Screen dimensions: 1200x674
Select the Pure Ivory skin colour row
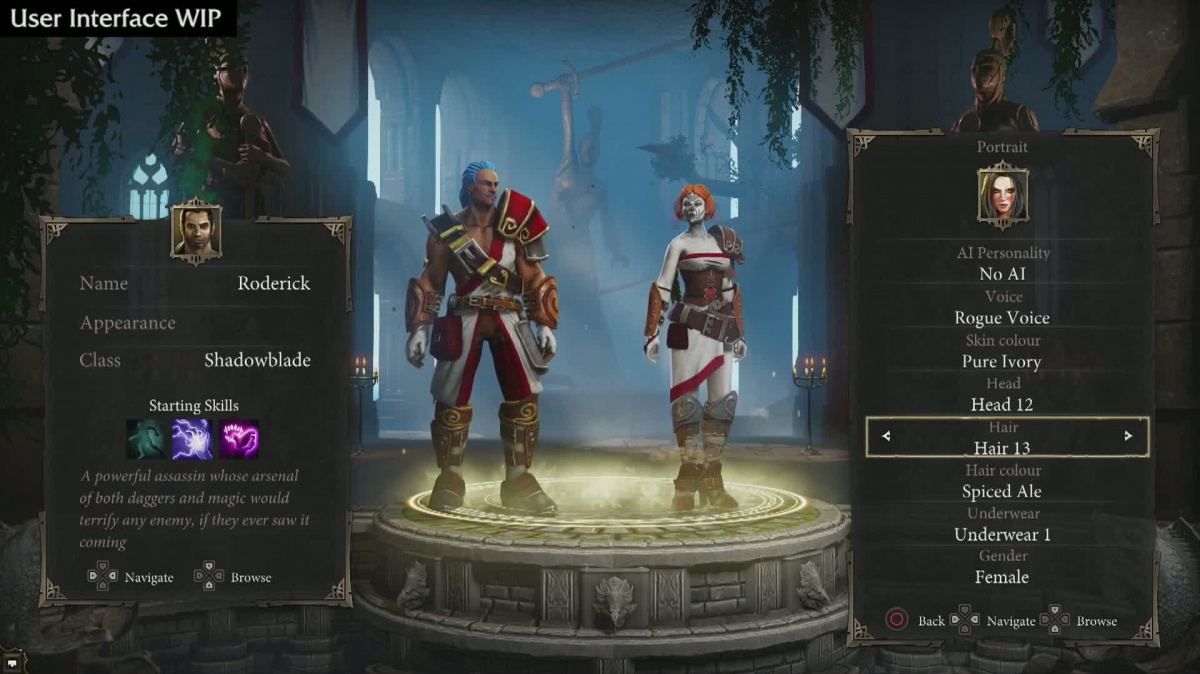(1002, 361)
